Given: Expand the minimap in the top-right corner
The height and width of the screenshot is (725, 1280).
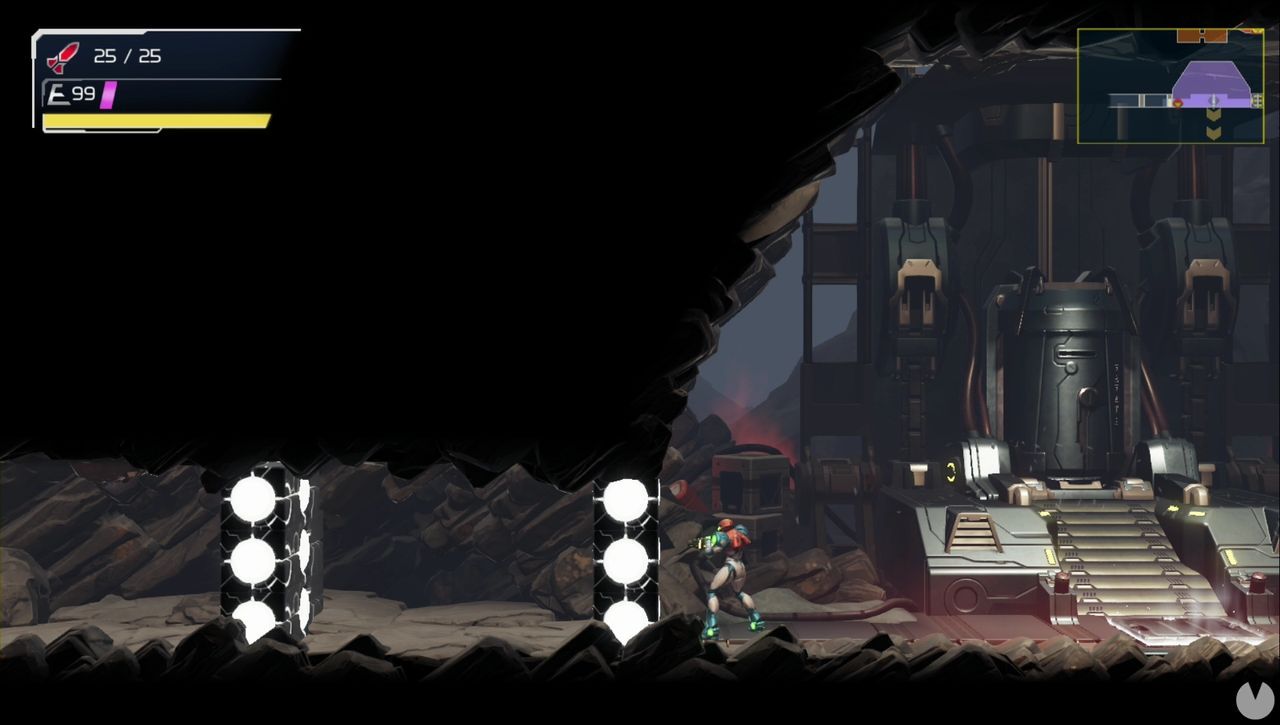Looking at the screenshot, I should coord(1170,85).
